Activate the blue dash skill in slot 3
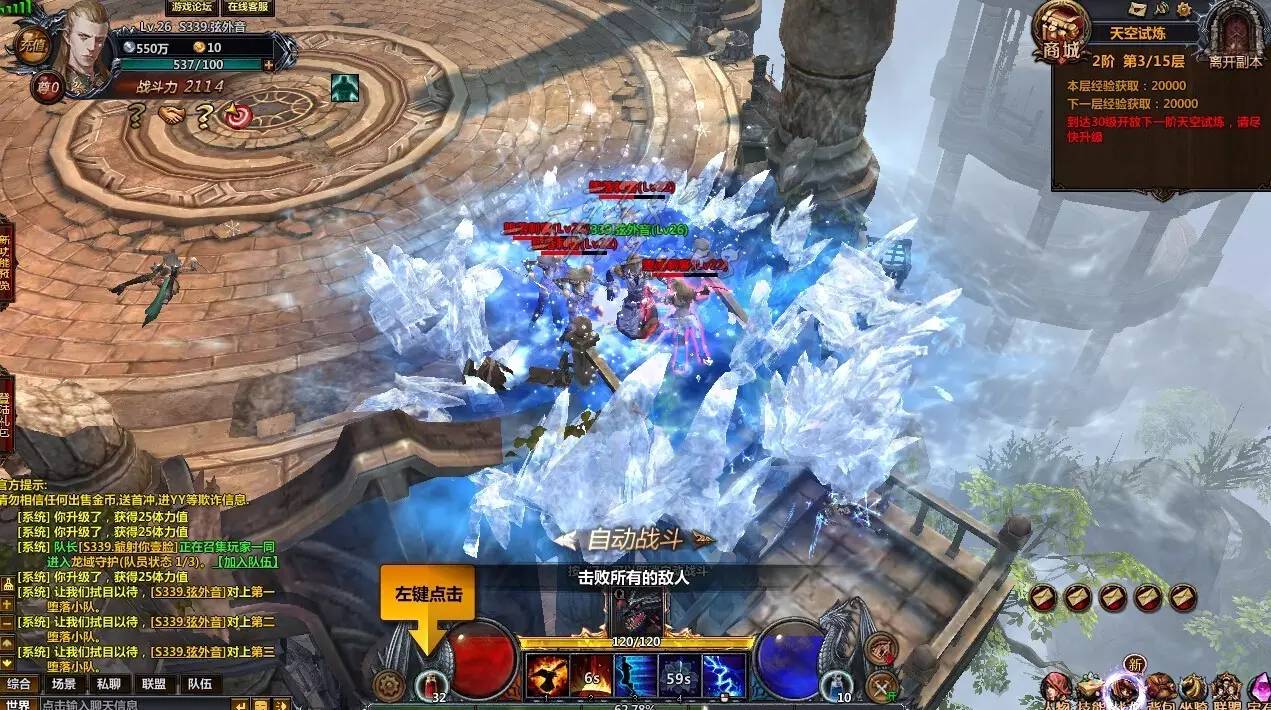This screenshot has width=1271, height=710. pyautogui.click(x=635, y=676)
